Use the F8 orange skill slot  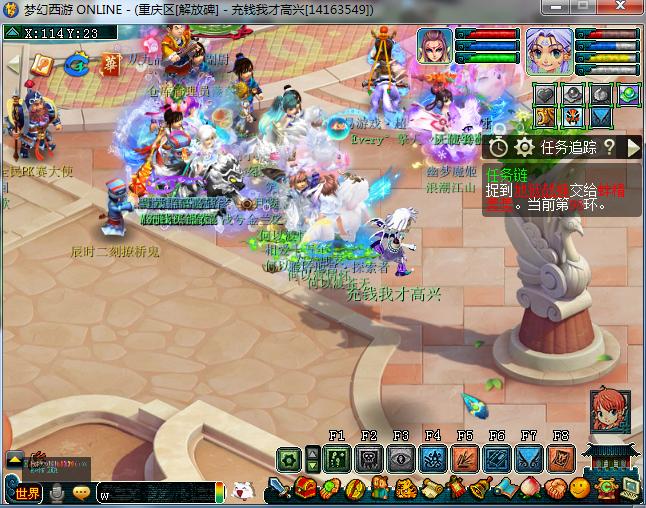click(x=560, y=459)
